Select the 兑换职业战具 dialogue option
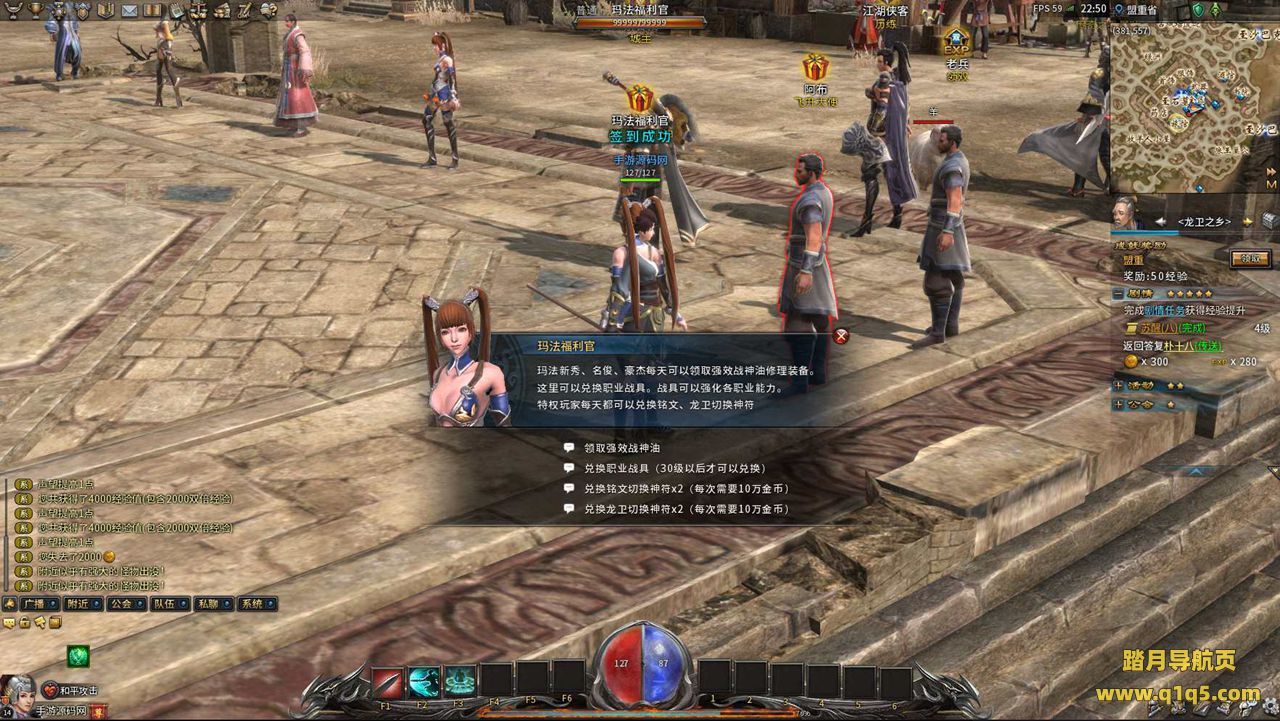Screen dimensions: 1280x721 [675, 469]
